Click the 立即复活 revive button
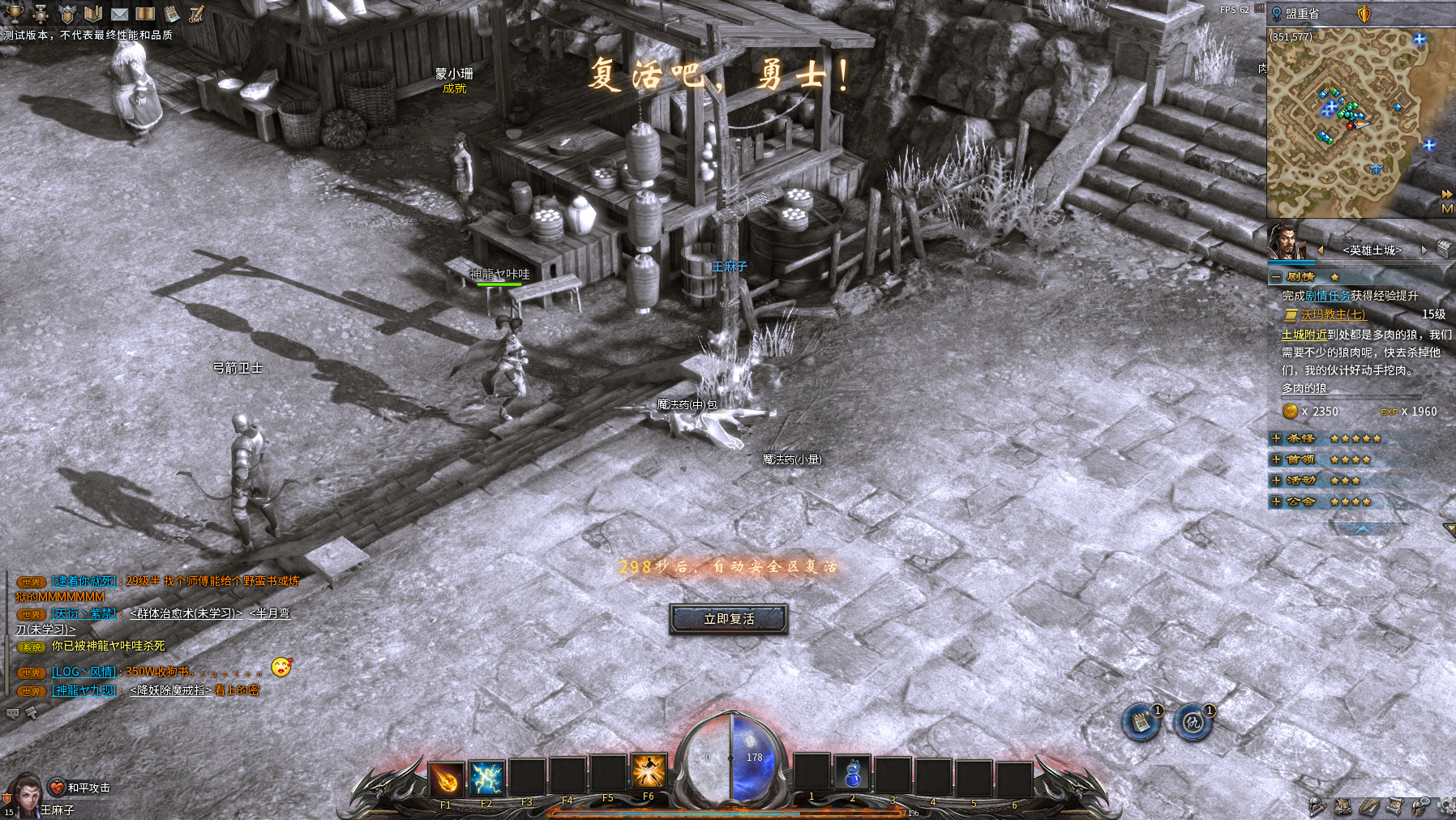This screenshot has height=820, width=1456. pos(728,619)
